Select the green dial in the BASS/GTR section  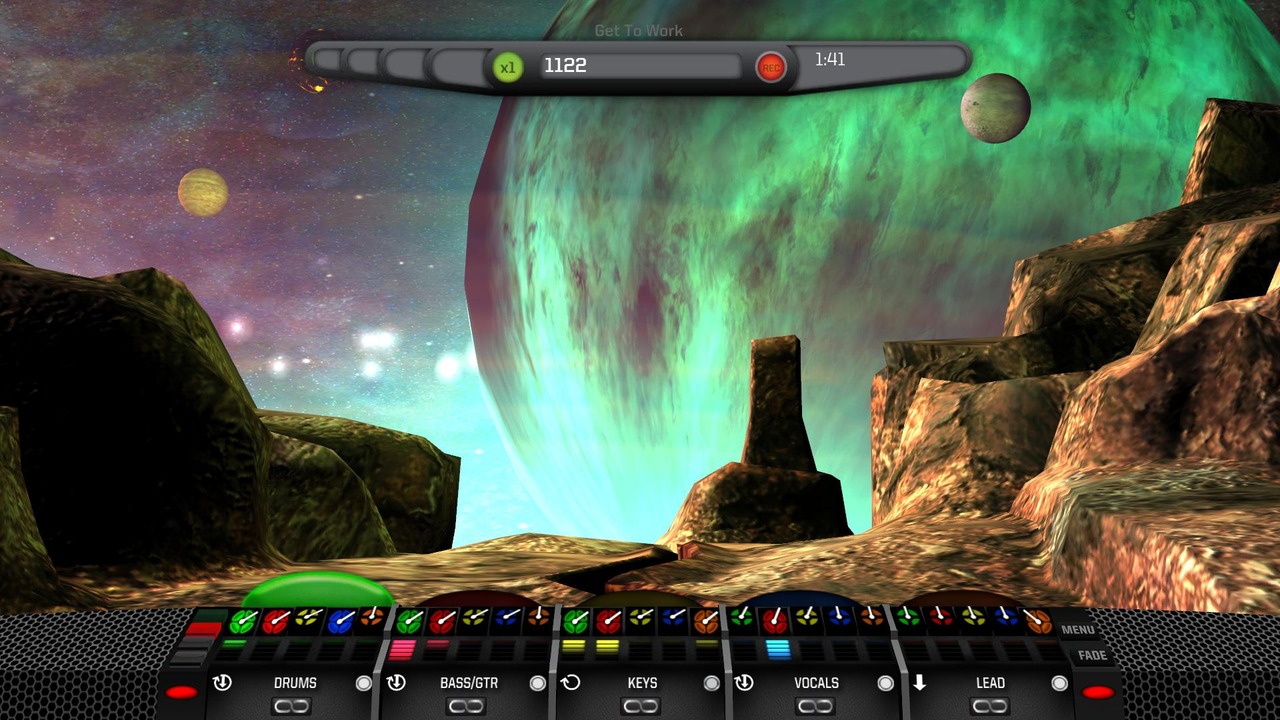tap(409, 622)
